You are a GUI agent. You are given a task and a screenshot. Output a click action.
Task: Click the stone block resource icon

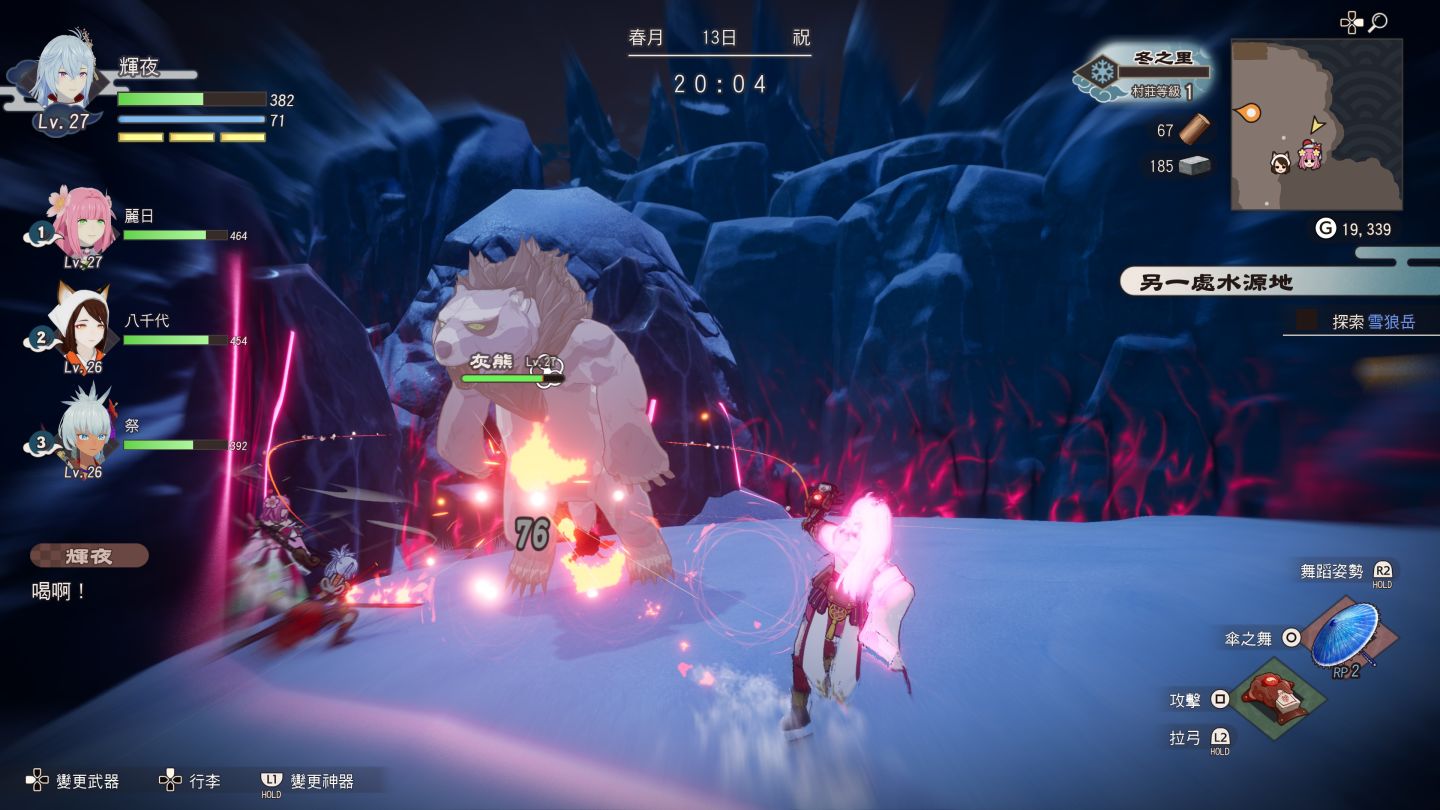[x=1193, y=165]
